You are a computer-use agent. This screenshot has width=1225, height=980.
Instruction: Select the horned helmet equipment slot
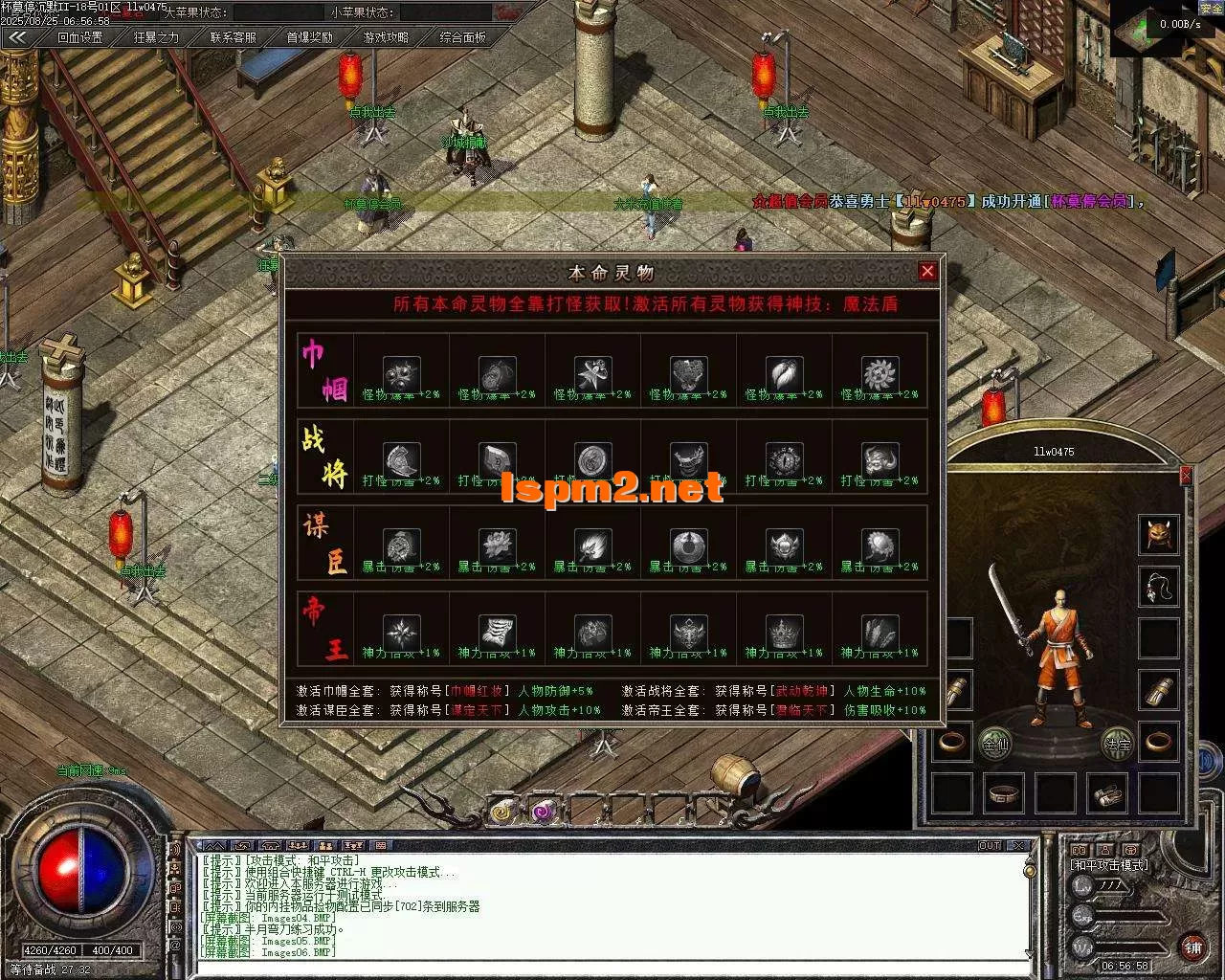coord(1158,534)
